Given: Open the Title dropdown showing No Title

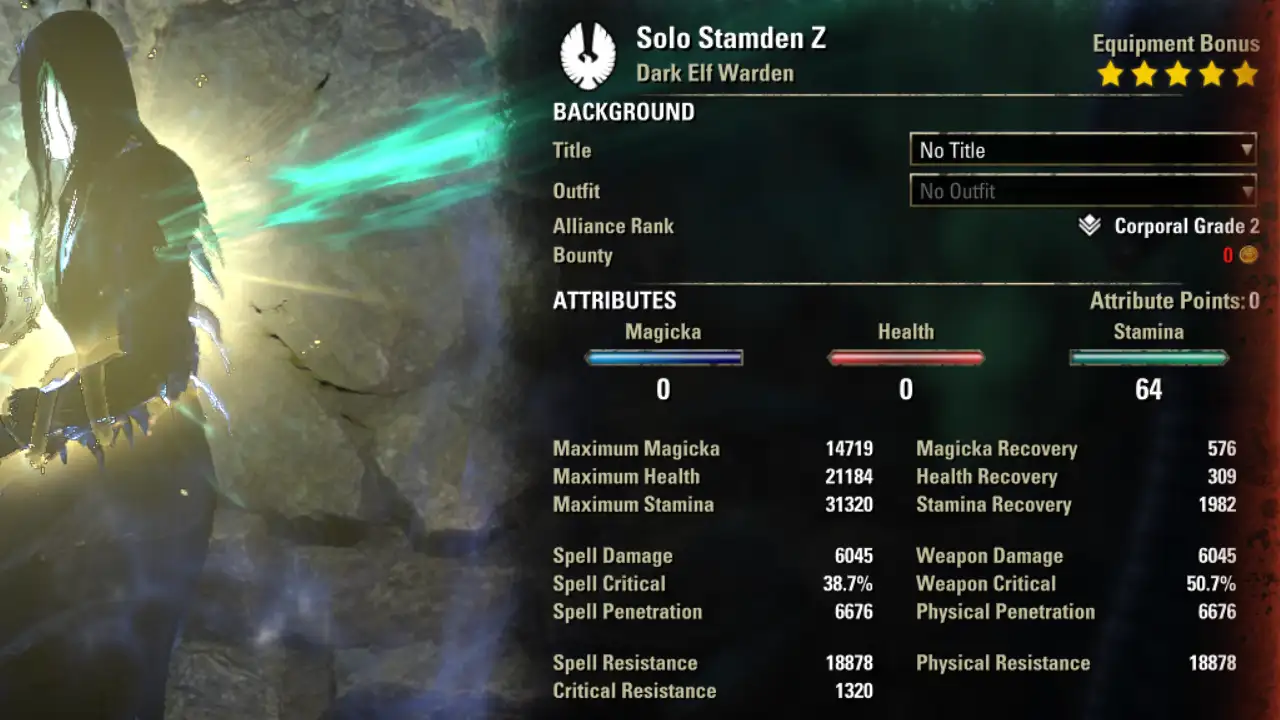Looking at the screenshot, I should pos(1082,150).
